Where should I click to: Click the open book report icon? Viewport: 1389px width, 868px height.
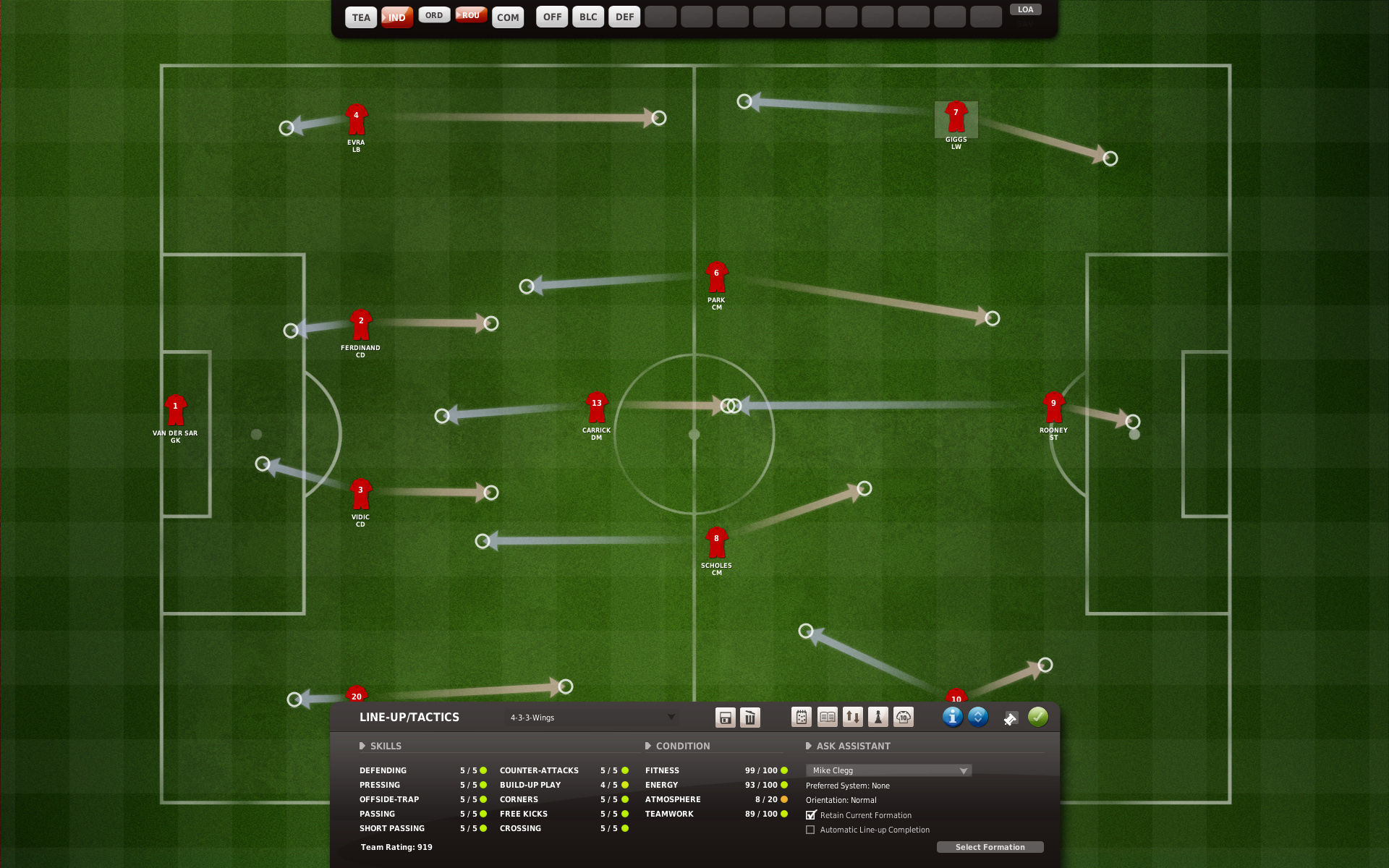[x=826, y=717]
